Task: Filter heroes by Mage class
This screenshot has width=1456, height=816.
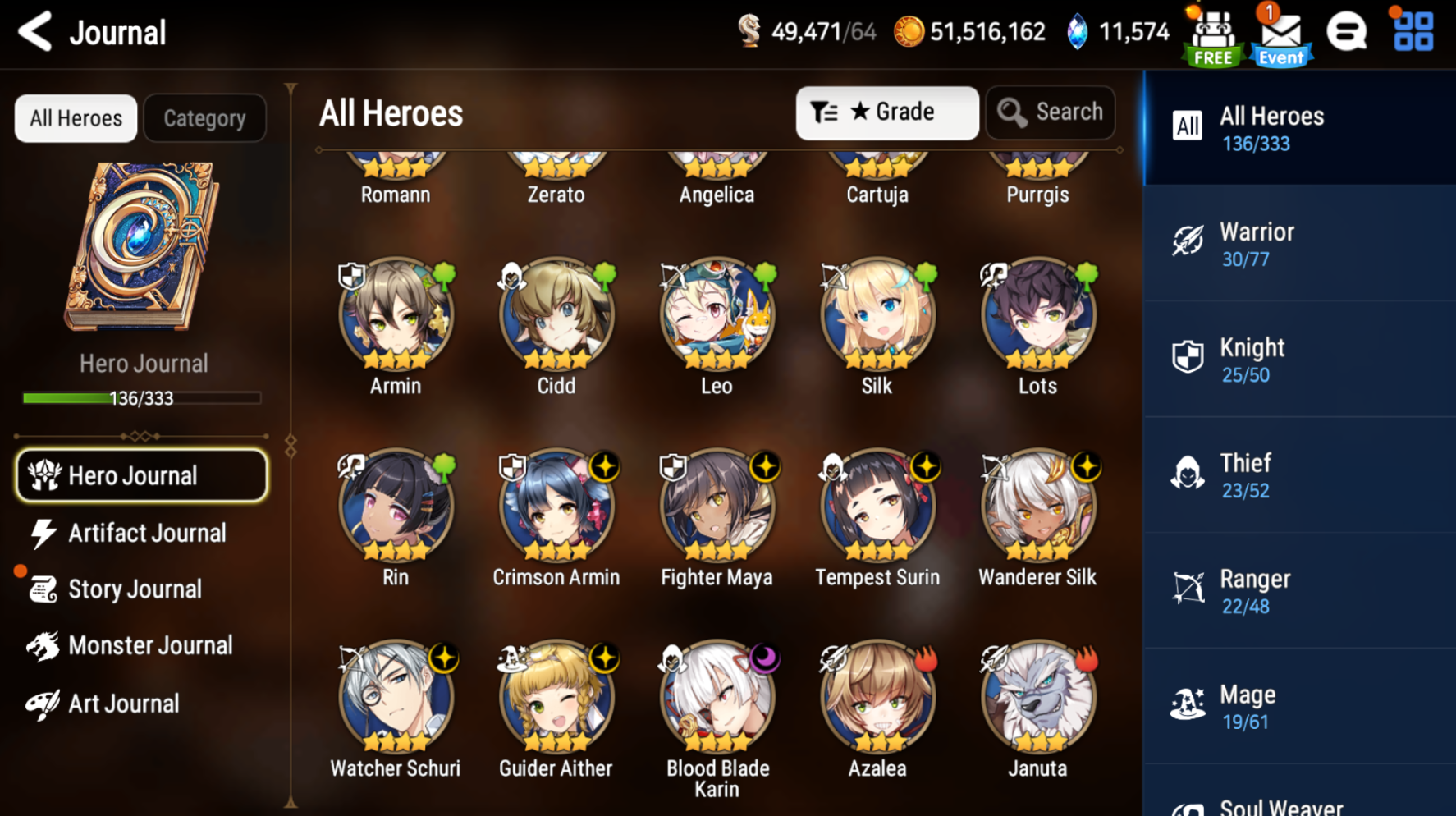Action: click(1299, 707)
